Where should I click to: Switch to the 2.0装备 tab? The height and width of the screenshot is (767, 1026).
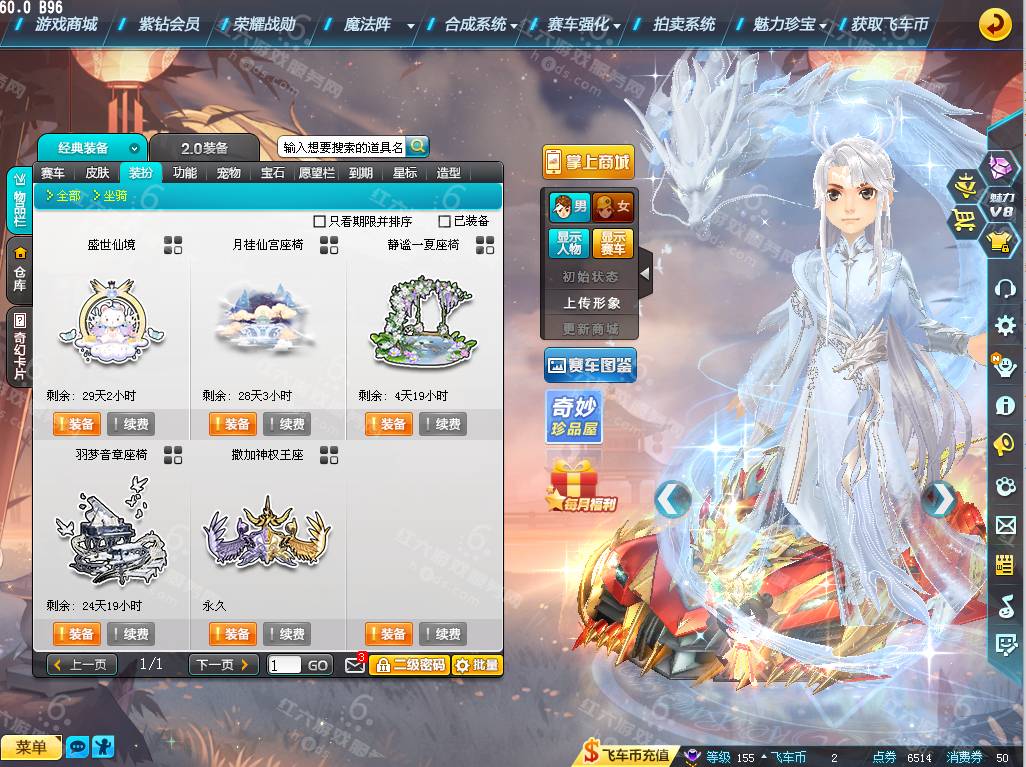tap(204, 148)
